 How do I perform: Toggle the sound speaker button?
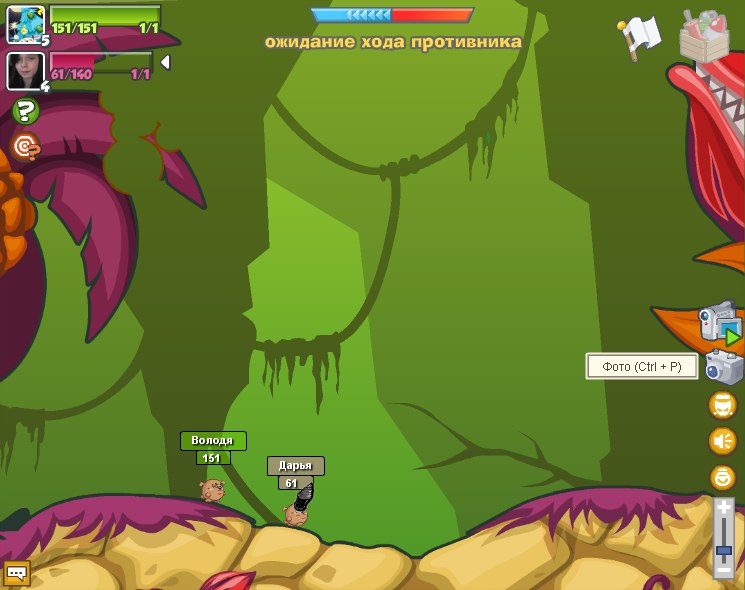(722, 441)
